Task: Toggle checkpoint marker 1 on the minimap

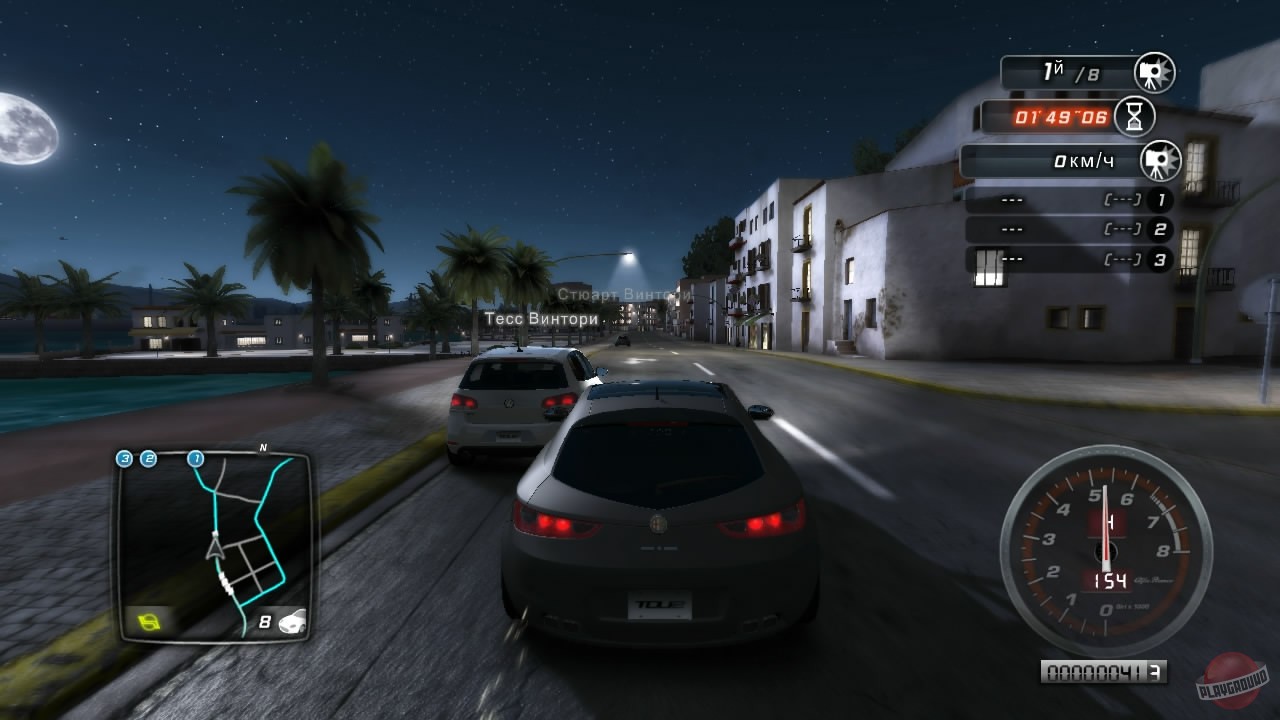Action: [x=196, y=459]
